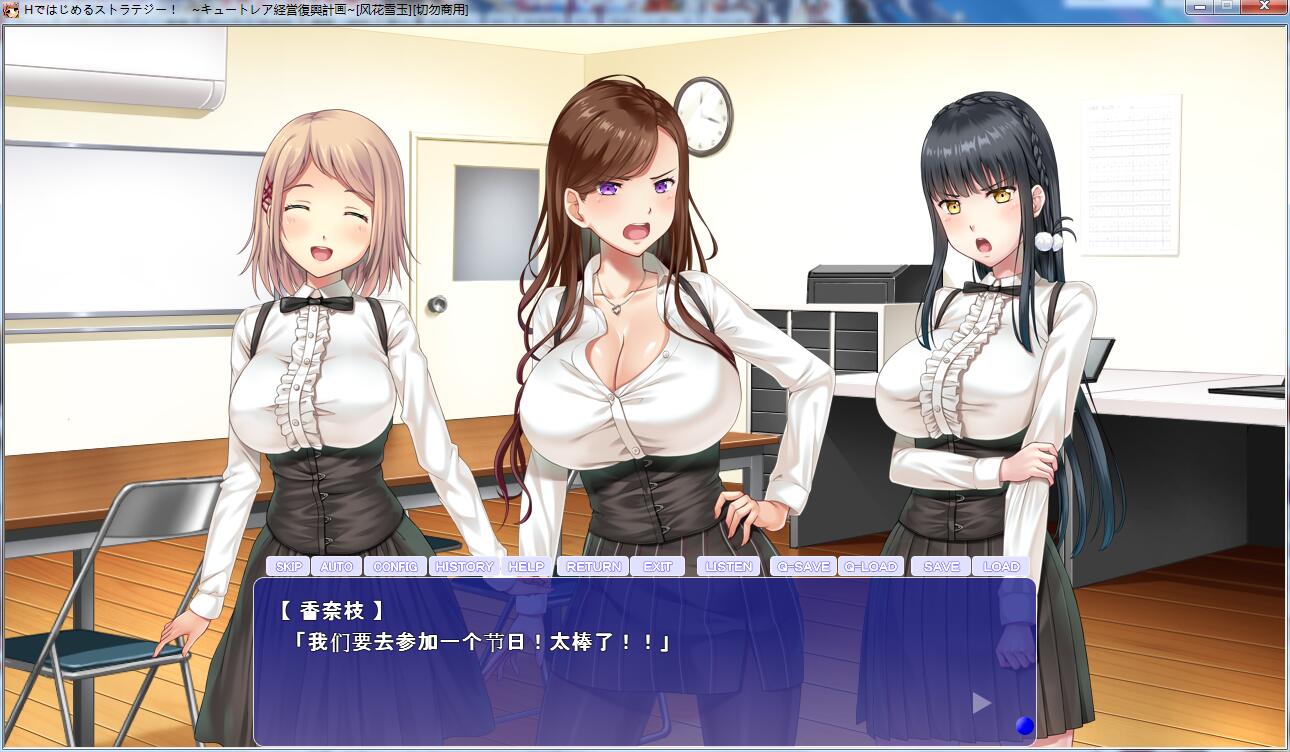
Task: Click RETURN to go back
Action: click(x=595, y=566)
